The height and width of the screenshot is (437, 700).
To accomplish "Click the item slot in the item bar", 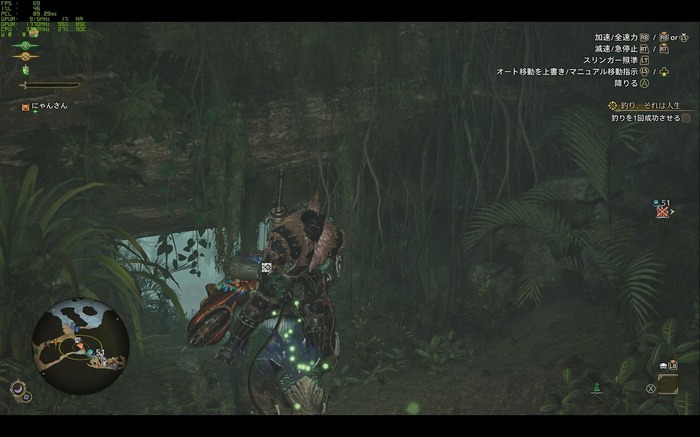I will [667, 383].
